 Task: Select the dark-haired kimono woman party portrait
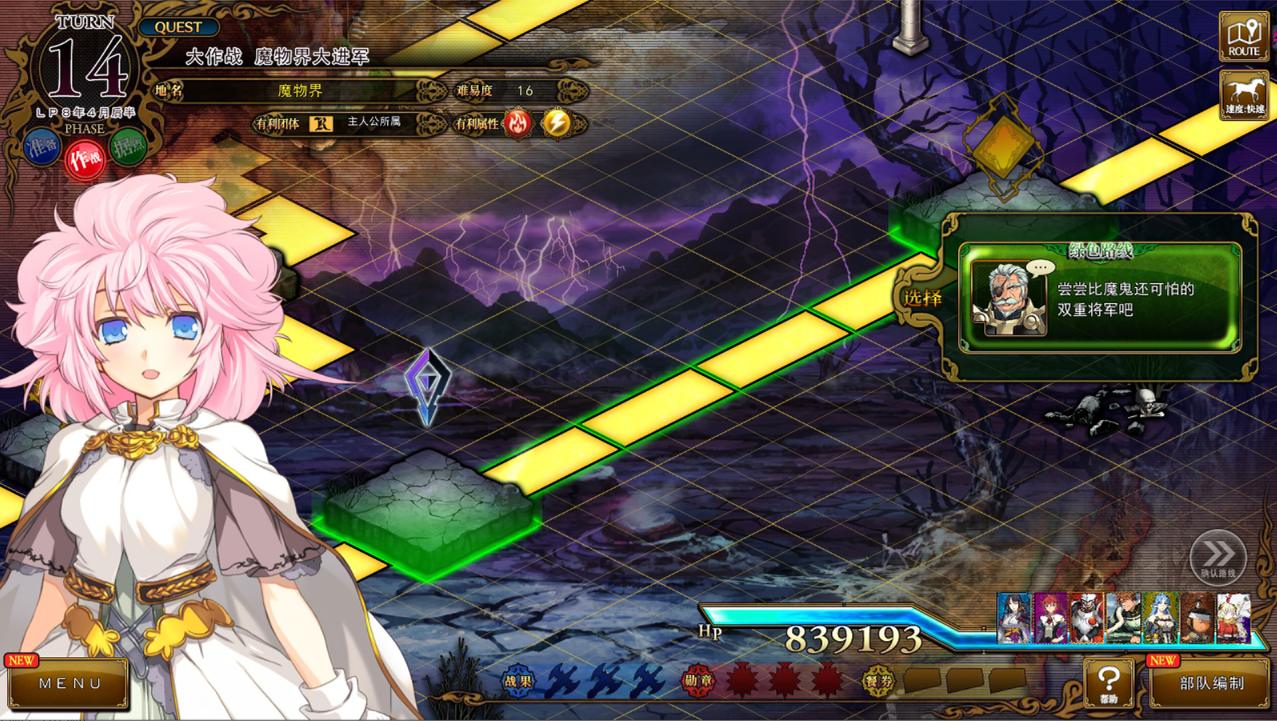coord(1013,618)
